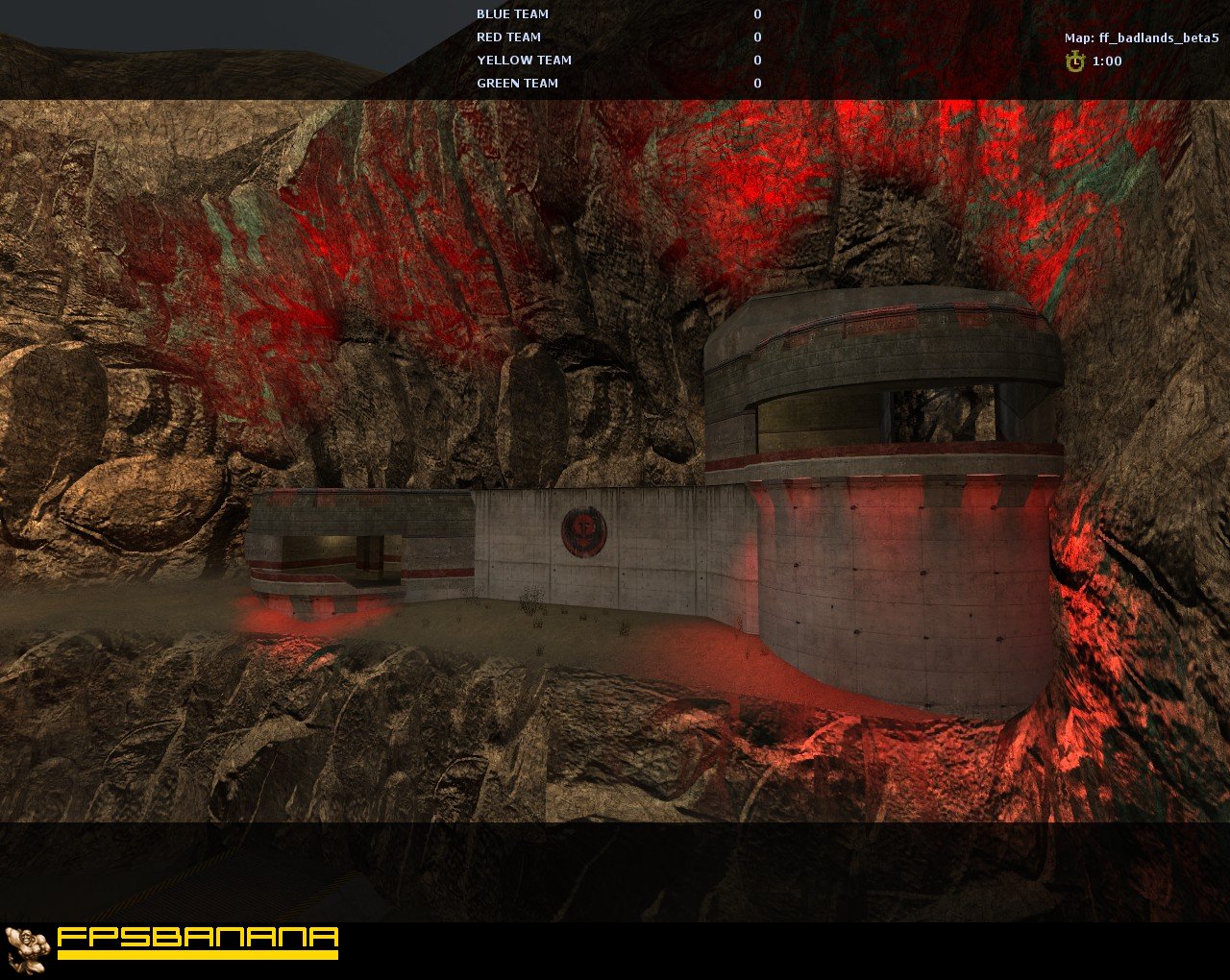Select the BLUE TEAM scoreboard entry
The height and width of the screenshot is (980, 1230).
click(512, 13)
